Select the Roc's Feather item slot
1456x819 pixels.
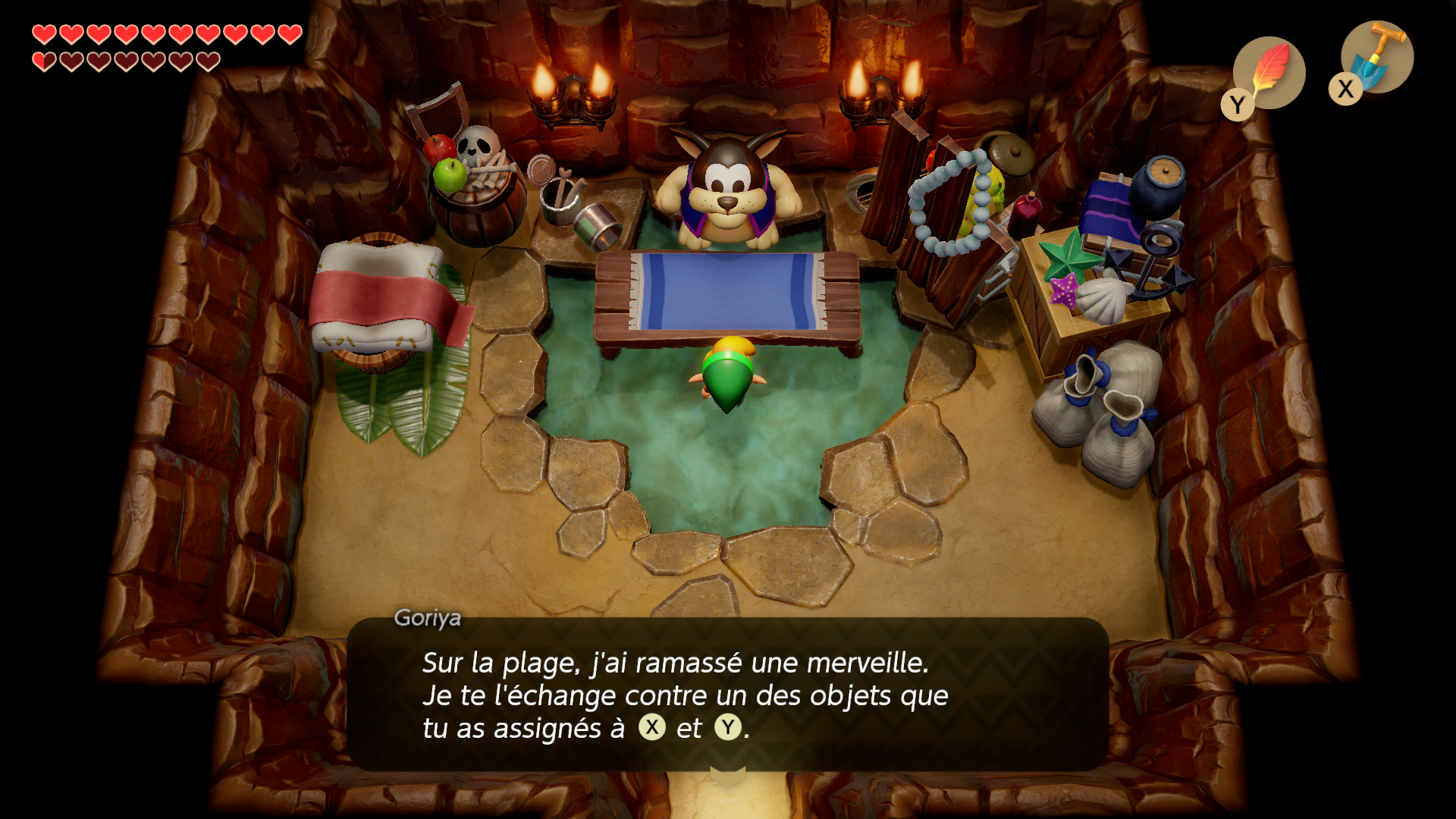pyautogui.click(x=1269, y=73)
